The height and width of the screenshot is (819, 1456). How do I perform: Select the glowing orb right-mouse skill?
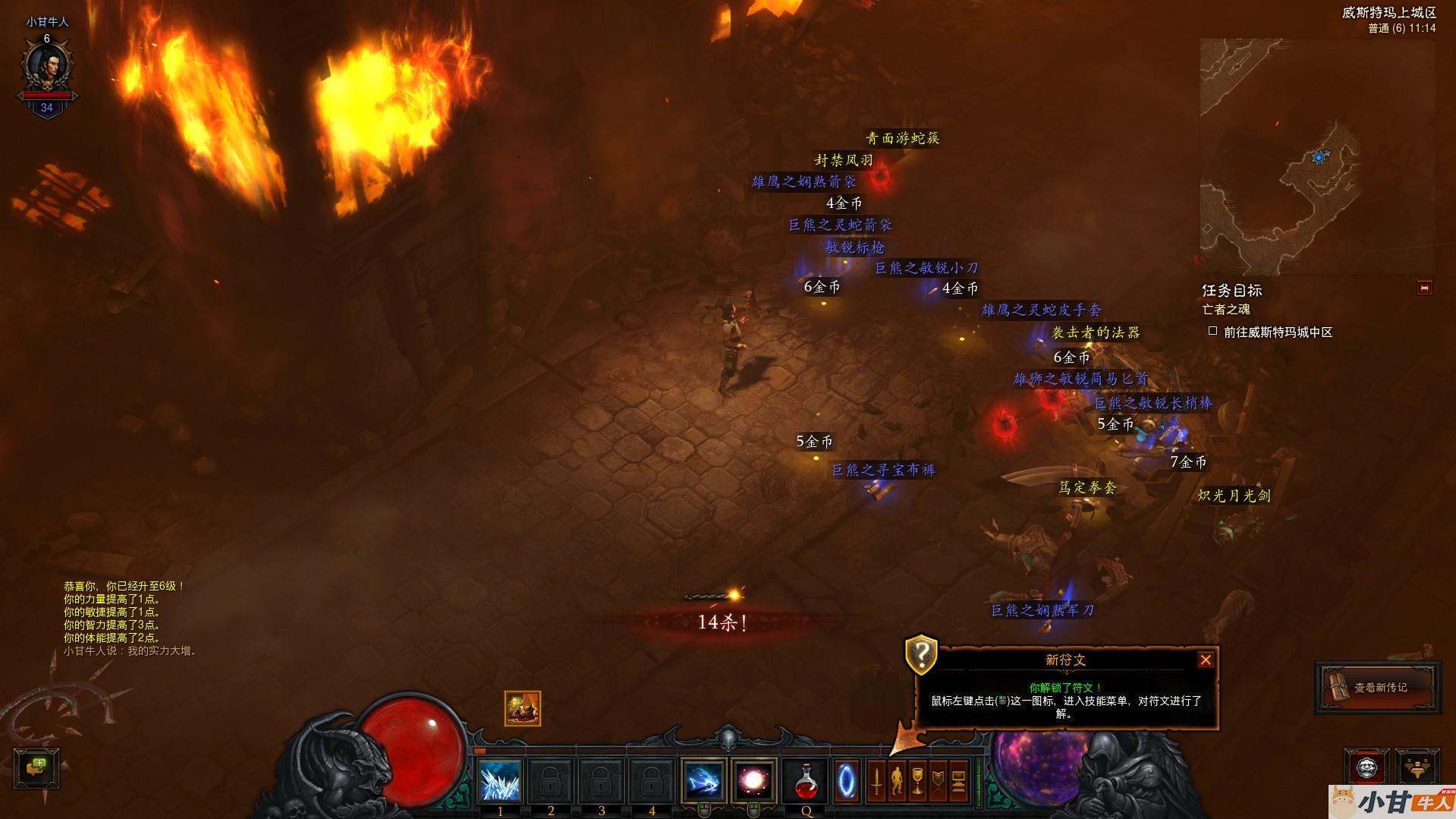click(x=754, y=781)
